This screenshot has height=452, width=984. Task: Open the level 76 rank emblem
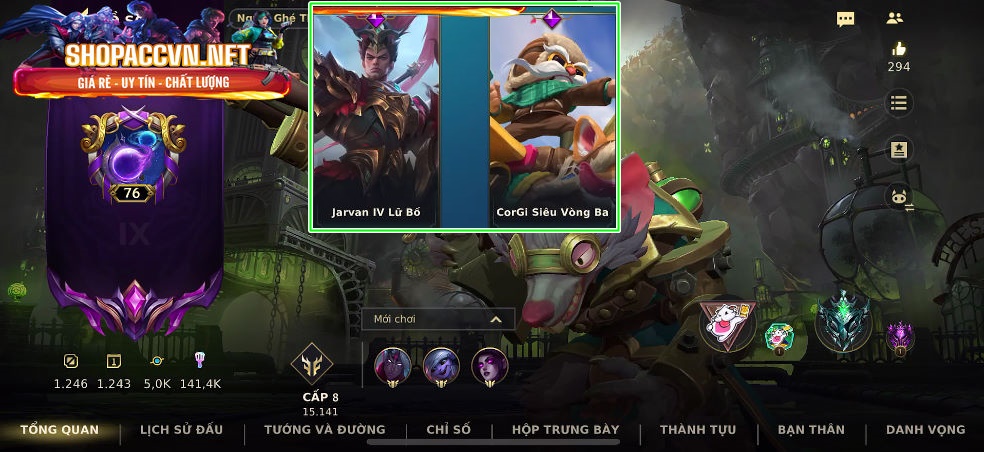[132, 160]
